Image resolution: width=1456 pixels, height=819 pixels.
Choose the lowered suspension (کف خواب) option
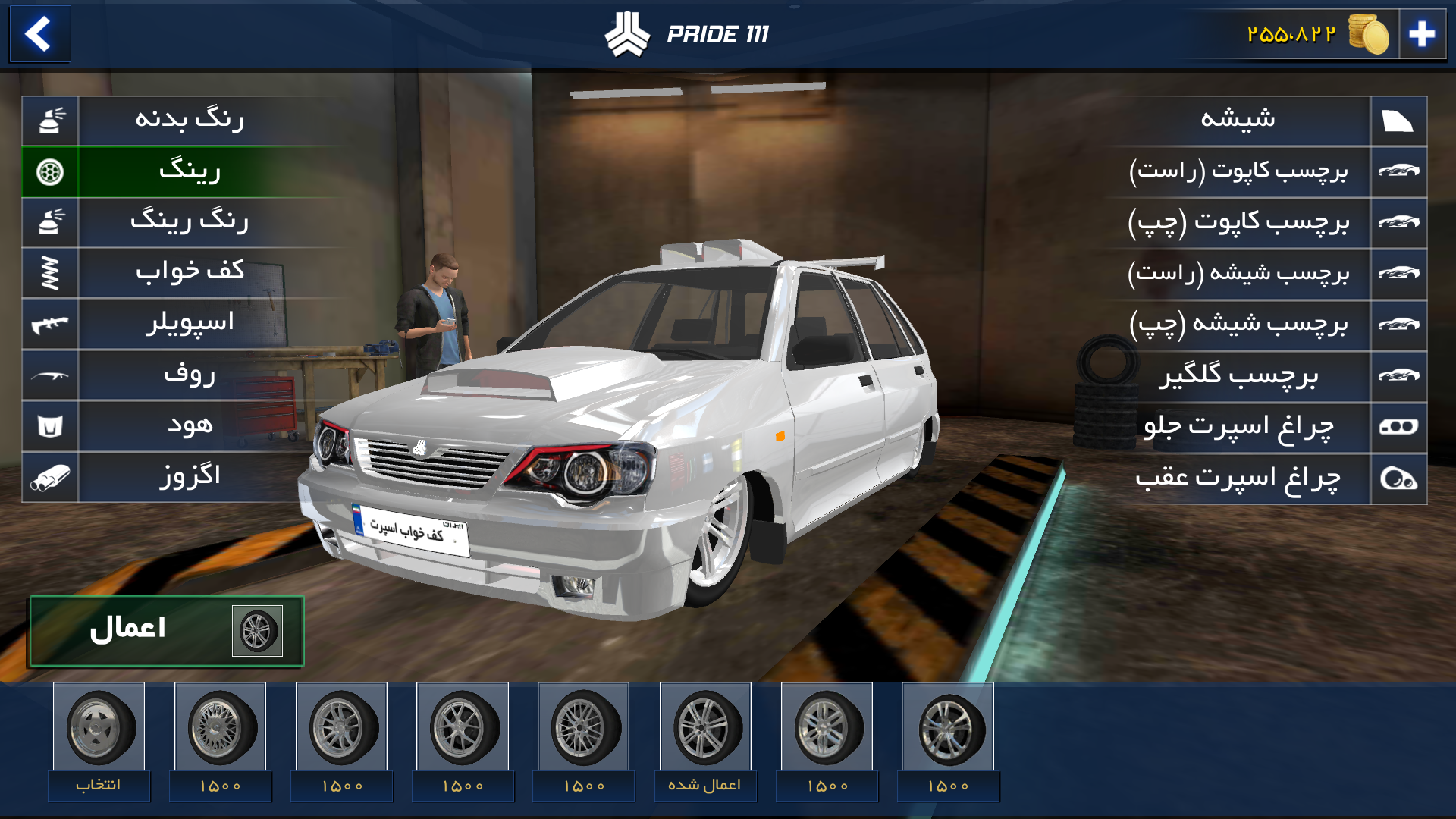pyautogui.click(x=190, y=273)
